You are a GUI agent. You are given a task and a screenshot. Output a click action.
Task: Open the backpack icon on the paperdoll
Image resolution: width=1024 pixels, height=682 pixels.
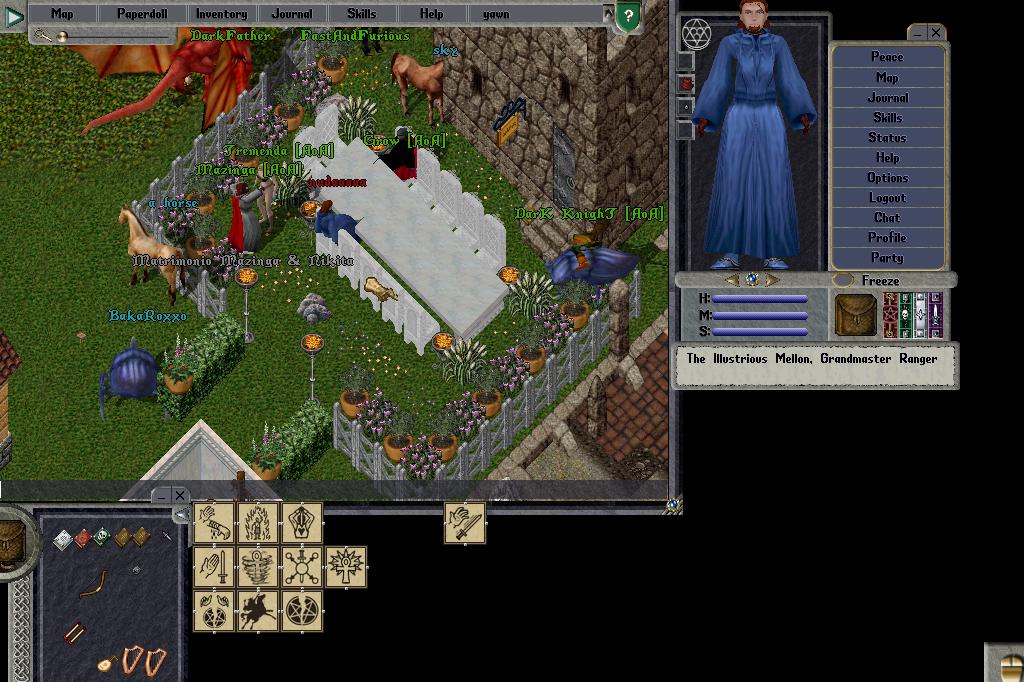tap(856, 315)
